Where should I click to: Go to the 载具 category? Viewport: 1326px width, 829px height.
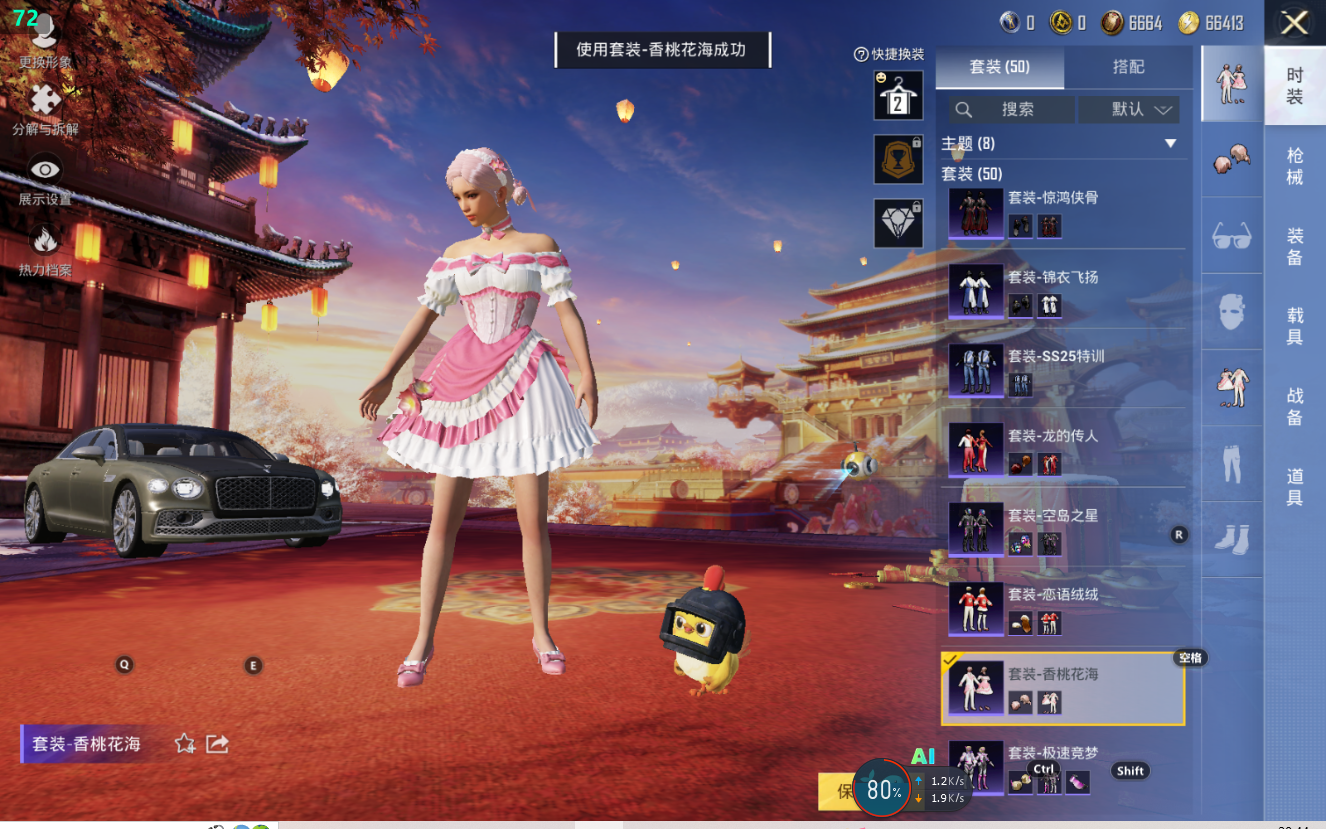[x=1294, y=326]
